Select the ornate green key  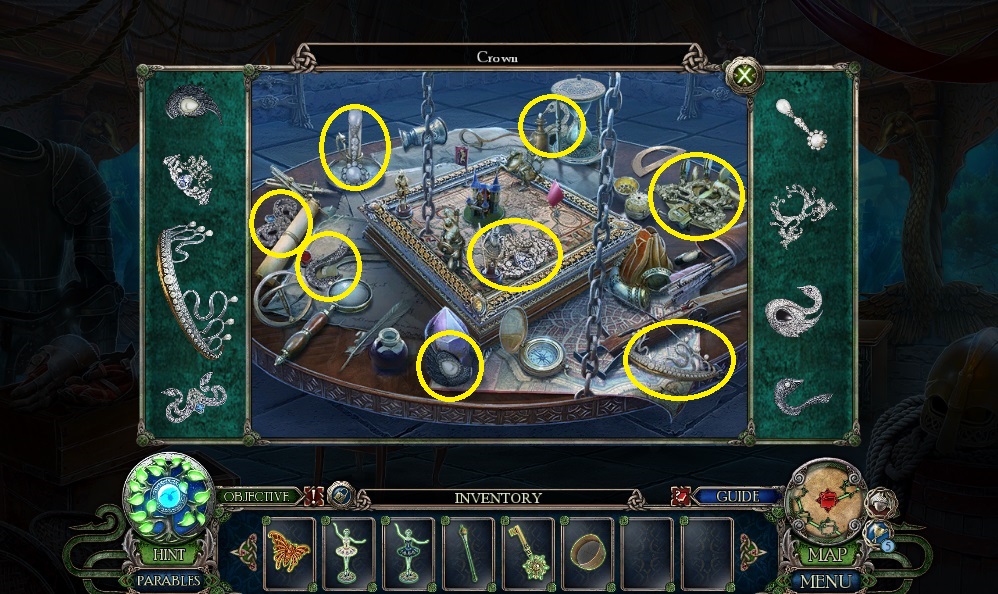(x=527, y=552)
